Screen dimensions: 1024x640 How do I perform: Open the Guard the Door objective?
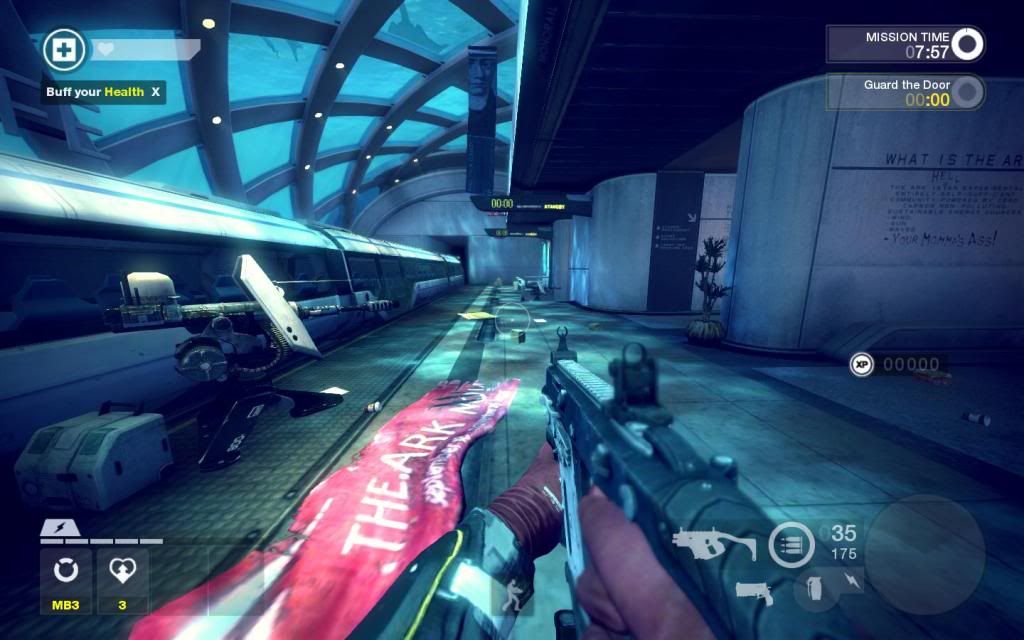905,93
